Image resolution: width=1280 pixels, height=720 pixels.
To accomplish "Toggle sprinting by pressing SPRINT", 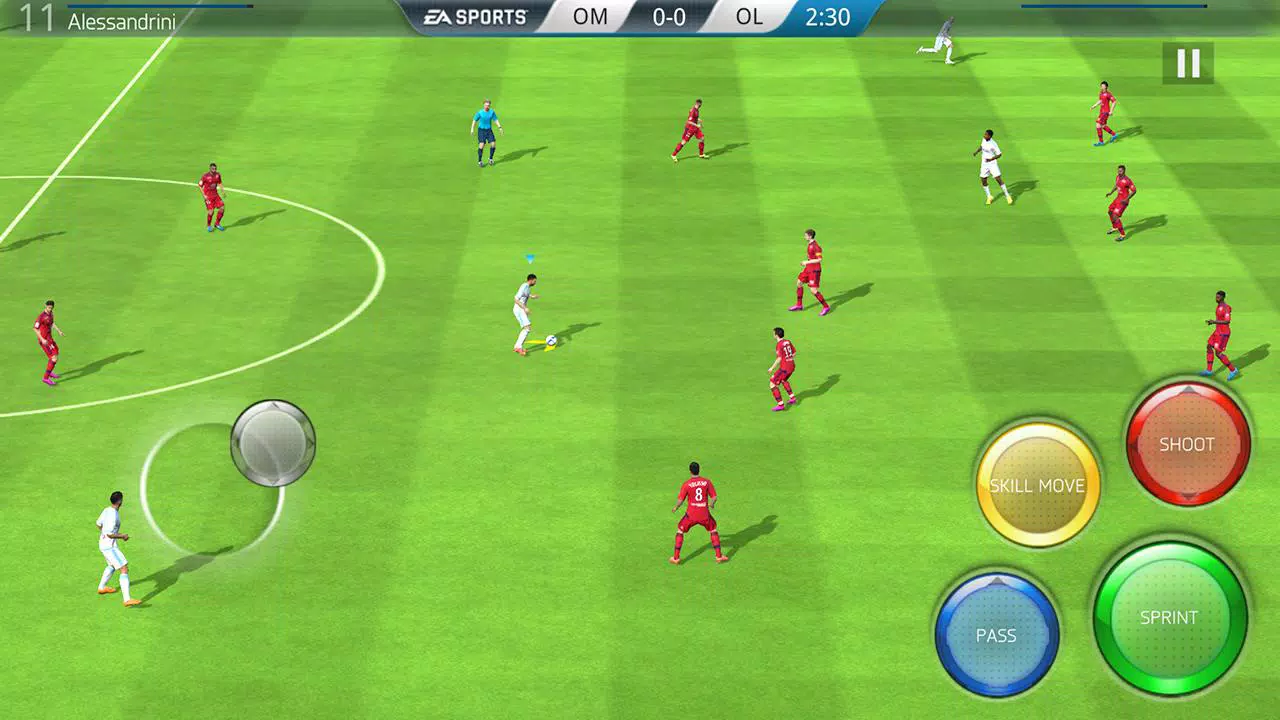I will coord(1170,618).
